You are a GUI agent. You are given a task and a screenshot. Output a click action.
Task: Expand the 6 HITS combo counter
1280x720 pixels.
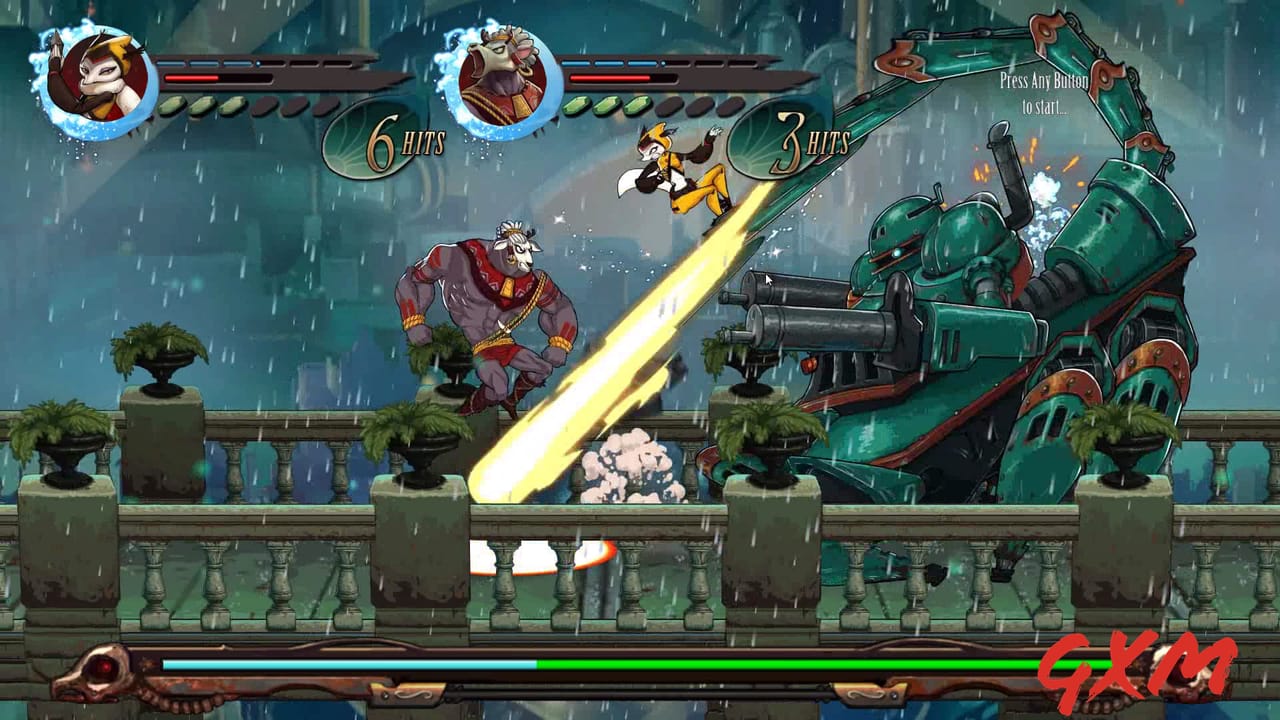[398, 143]
